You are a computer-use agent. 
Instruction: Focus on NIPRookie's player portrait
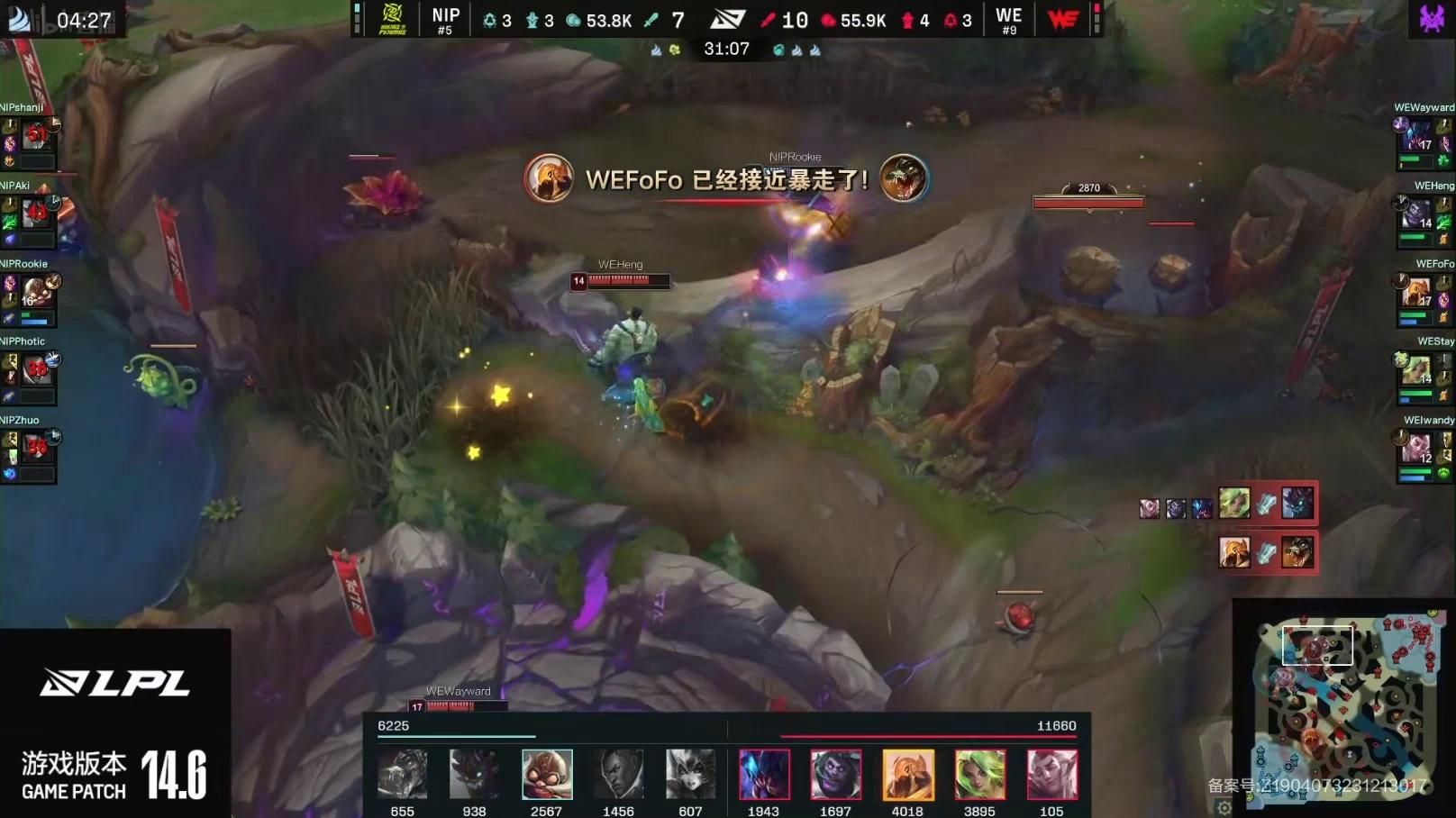[36, 292]
